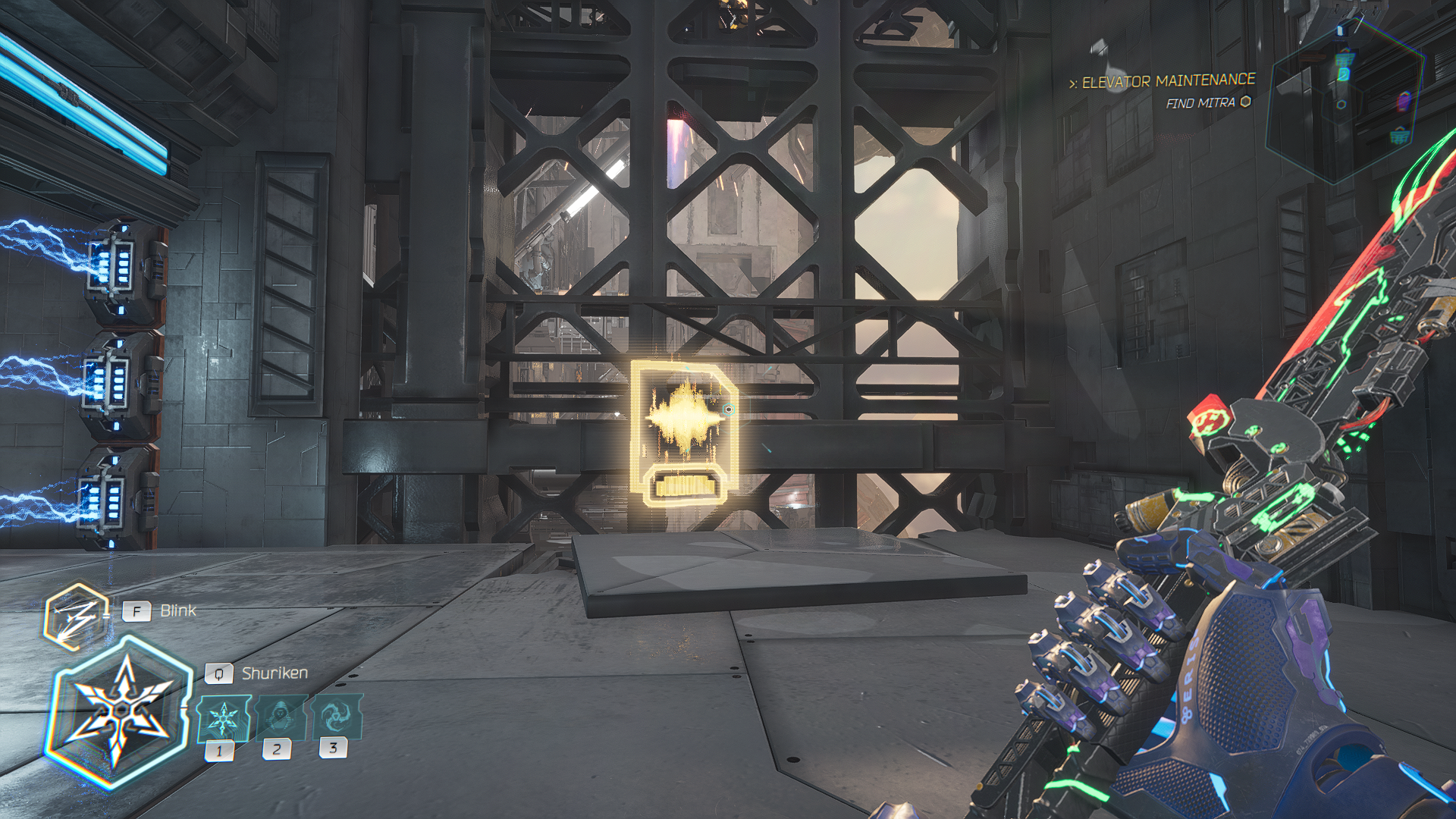Choose the small shuriken slot in the selector
Screen dimensions: 1456x819
pos(223,718)
